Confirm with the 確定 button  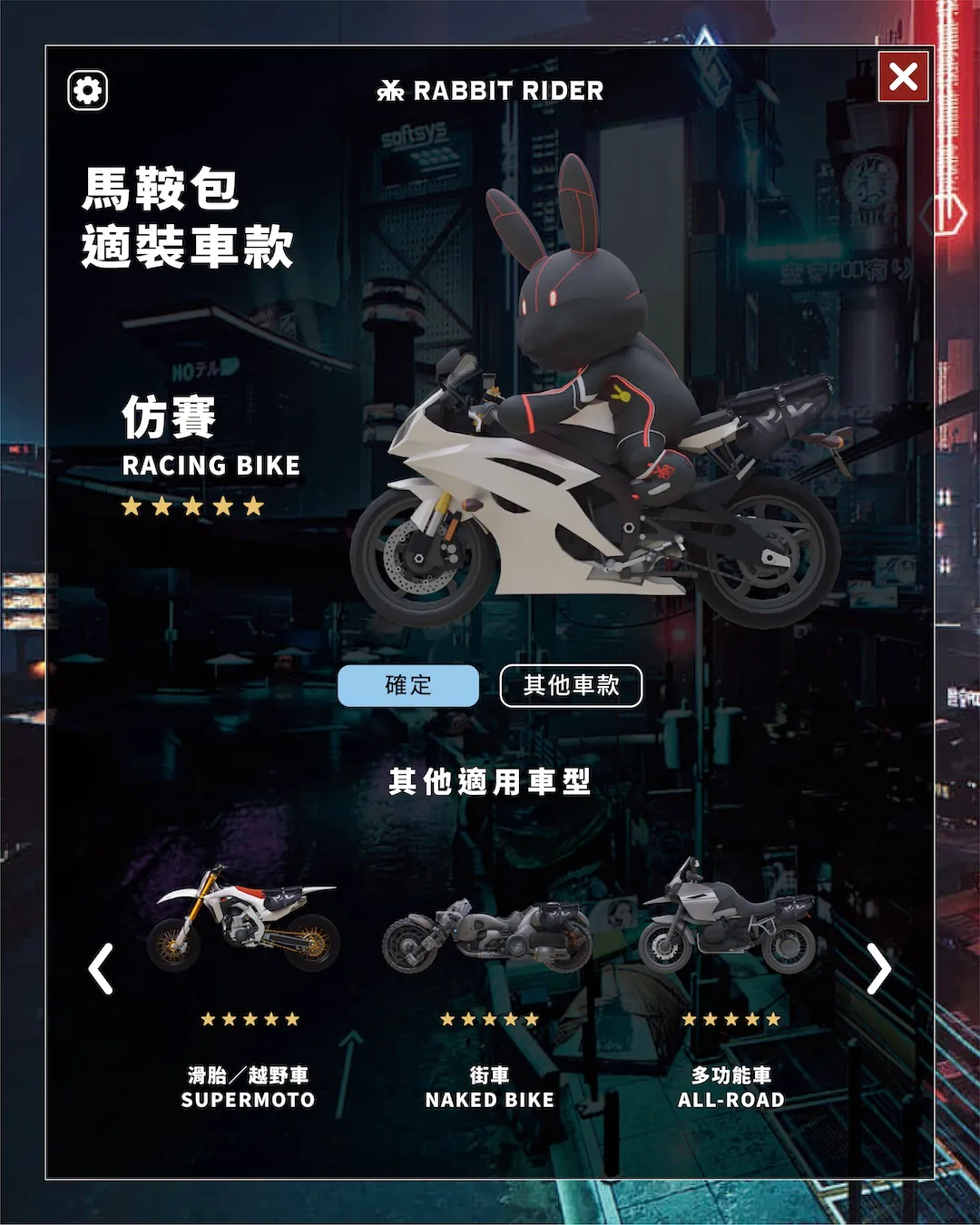click(408, 686)
